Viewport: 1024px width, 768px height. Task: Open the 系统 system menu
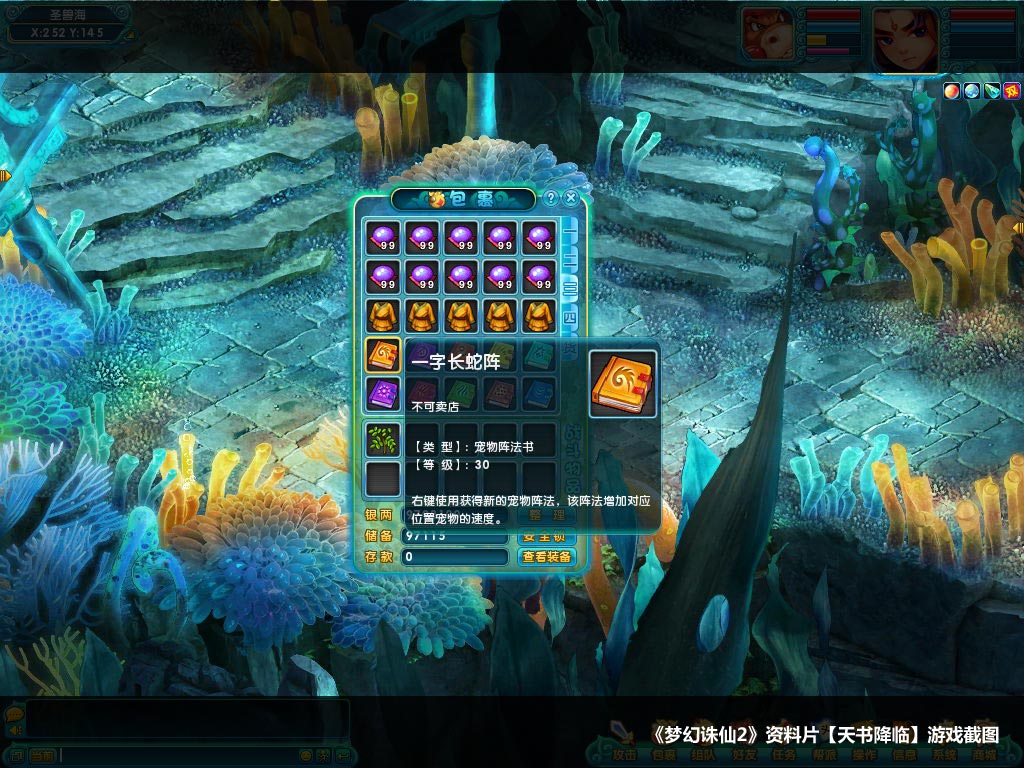click(944, 755)
